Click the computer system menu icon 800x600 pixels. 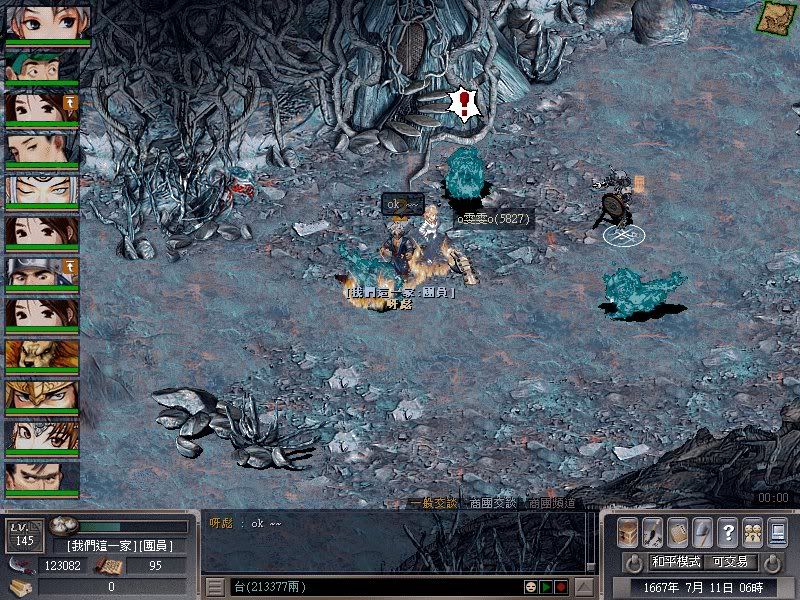777,532
